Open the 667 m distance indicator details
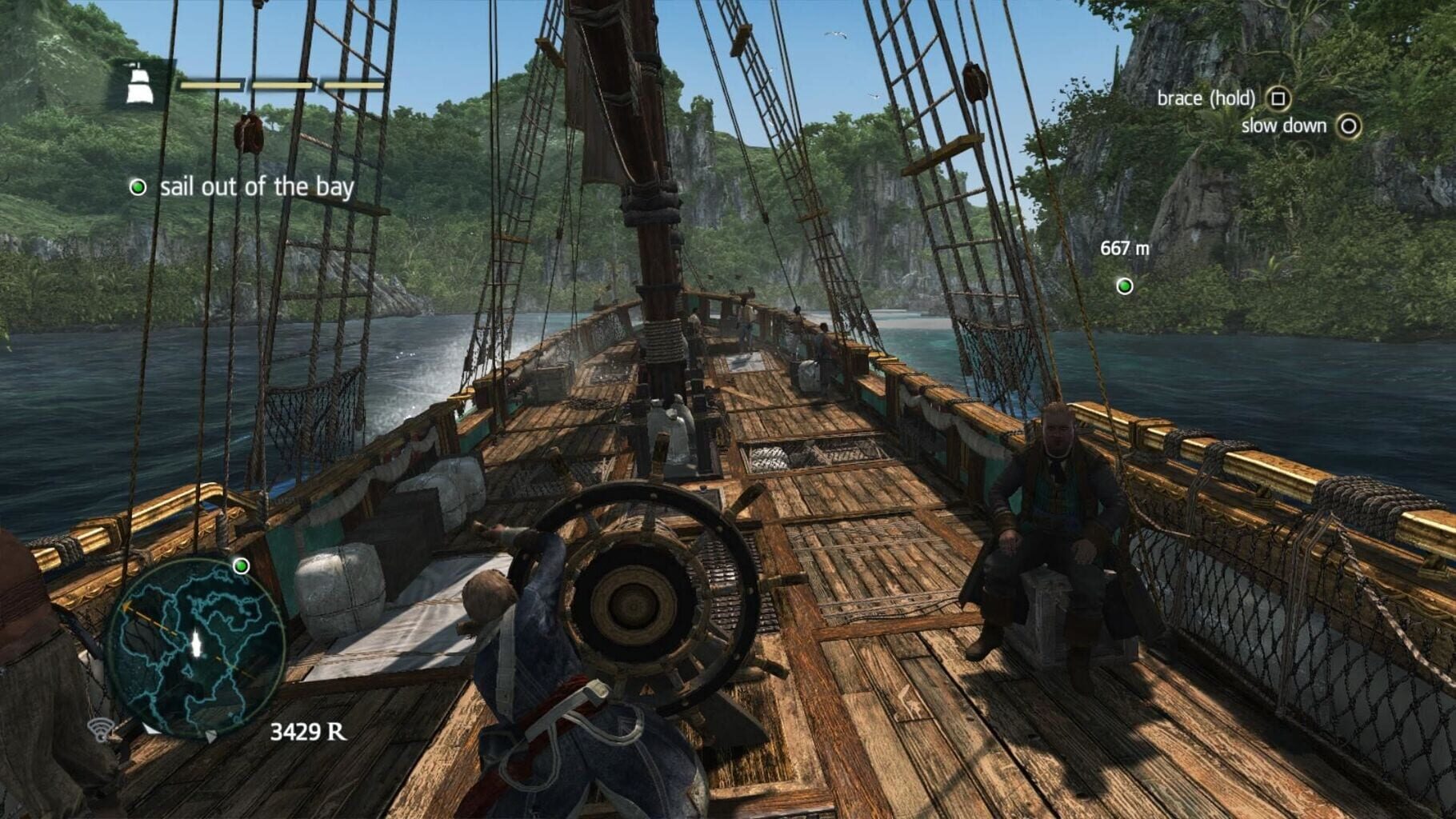Viewport: 1456px width, 819px height. [x=1124, y=248]
